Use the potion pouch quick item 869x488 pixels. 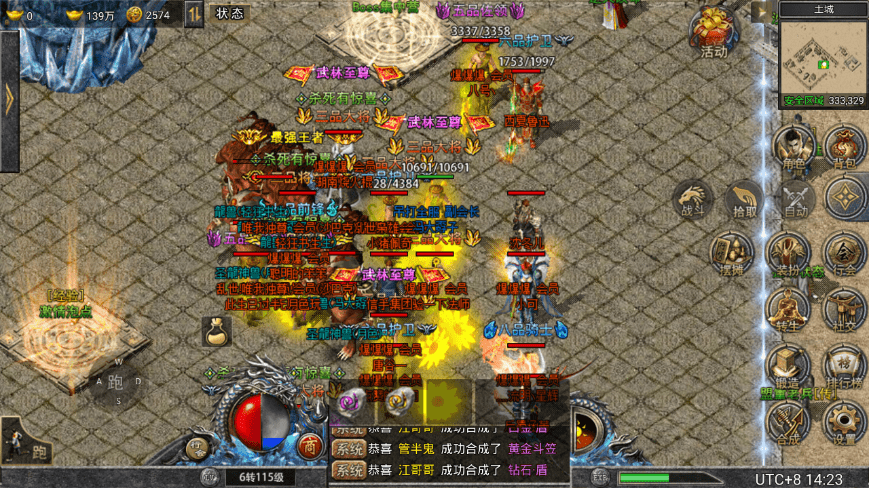point(216,330)
